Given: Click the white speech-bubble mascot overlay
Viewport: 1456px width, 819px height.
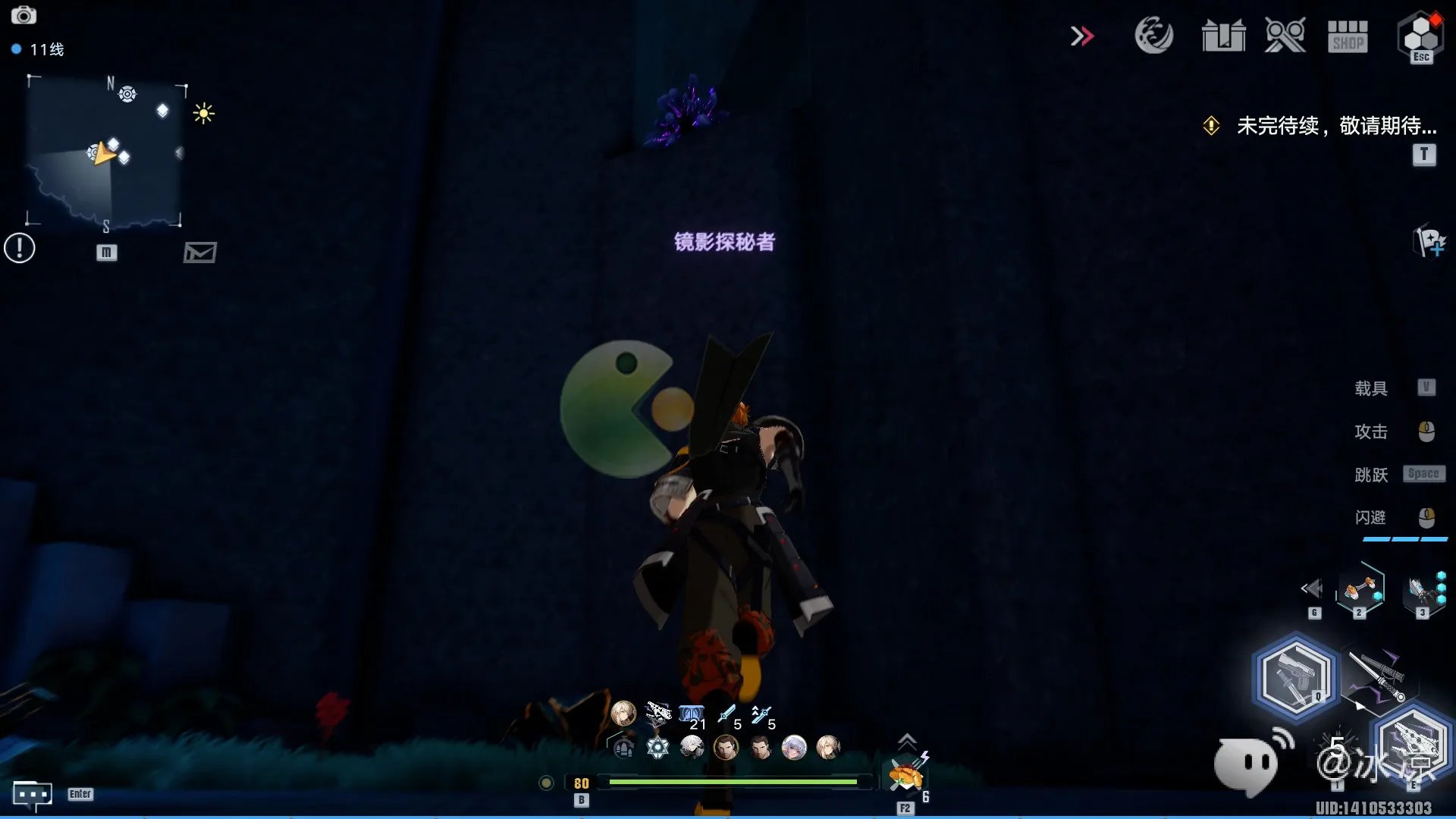Looking at the screenshot, I should (1247, 764).
